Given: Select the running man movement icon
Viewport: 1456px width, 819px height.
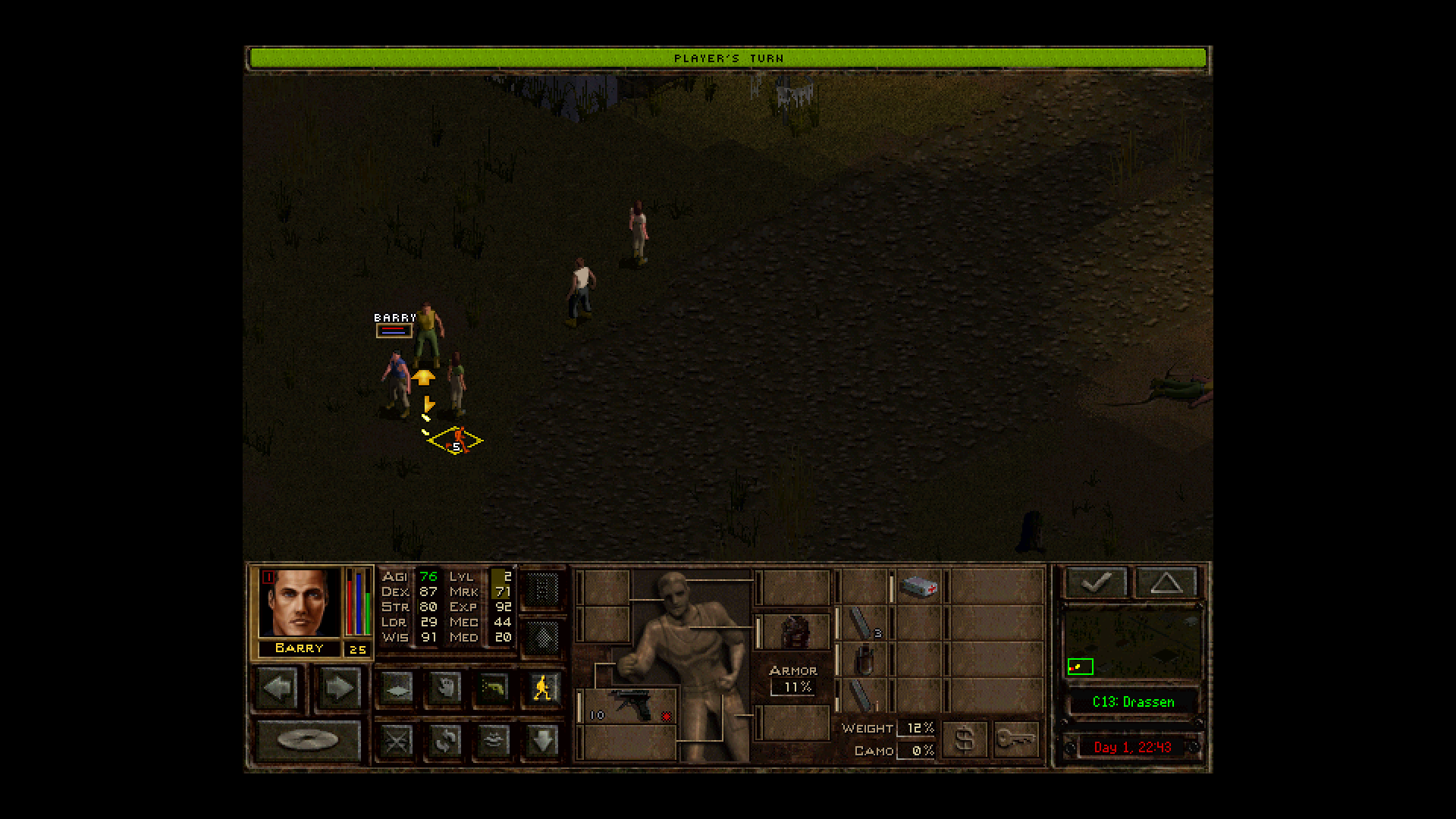Looking at the screenshot, I should click(x=542, y=687).
